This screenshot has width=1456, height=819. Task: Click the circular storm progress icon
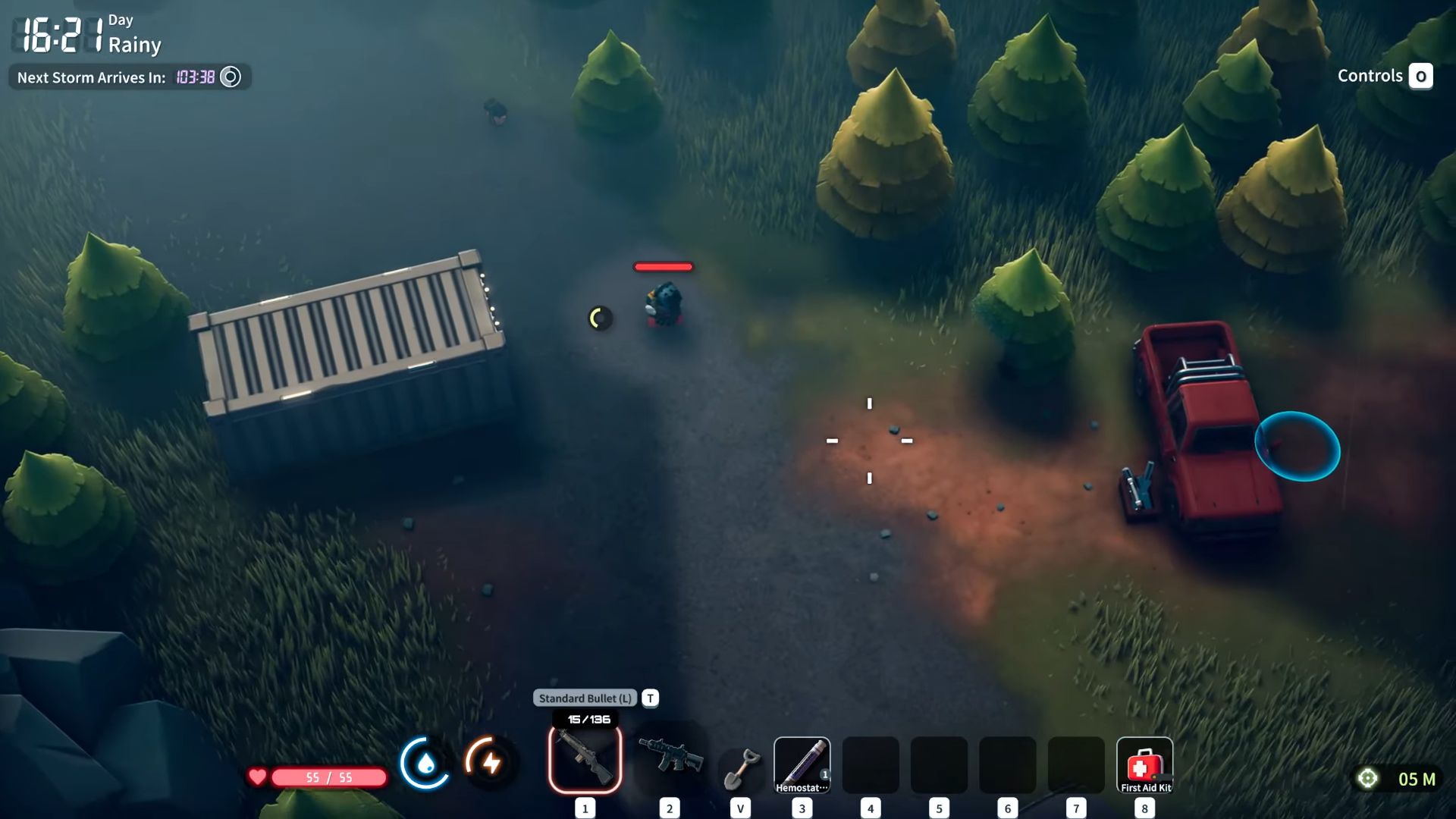click(230, 77)
